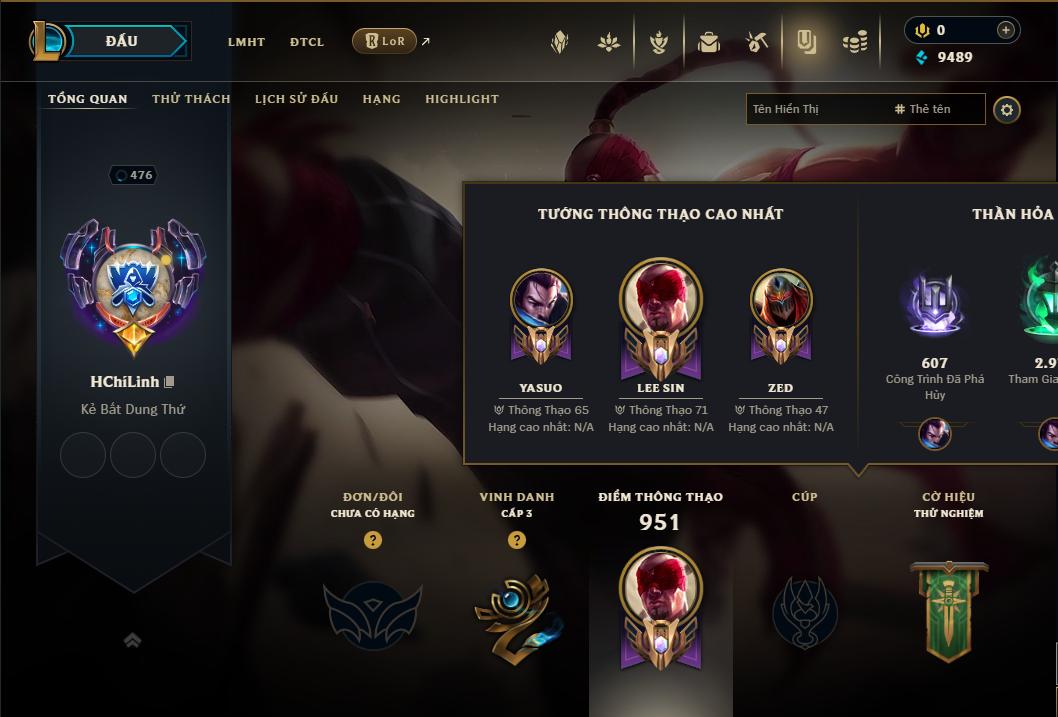This screenshot has height=717, width=1058.
Task: Open the loot hammer crafting icon
Action: (x=756, y=42)
